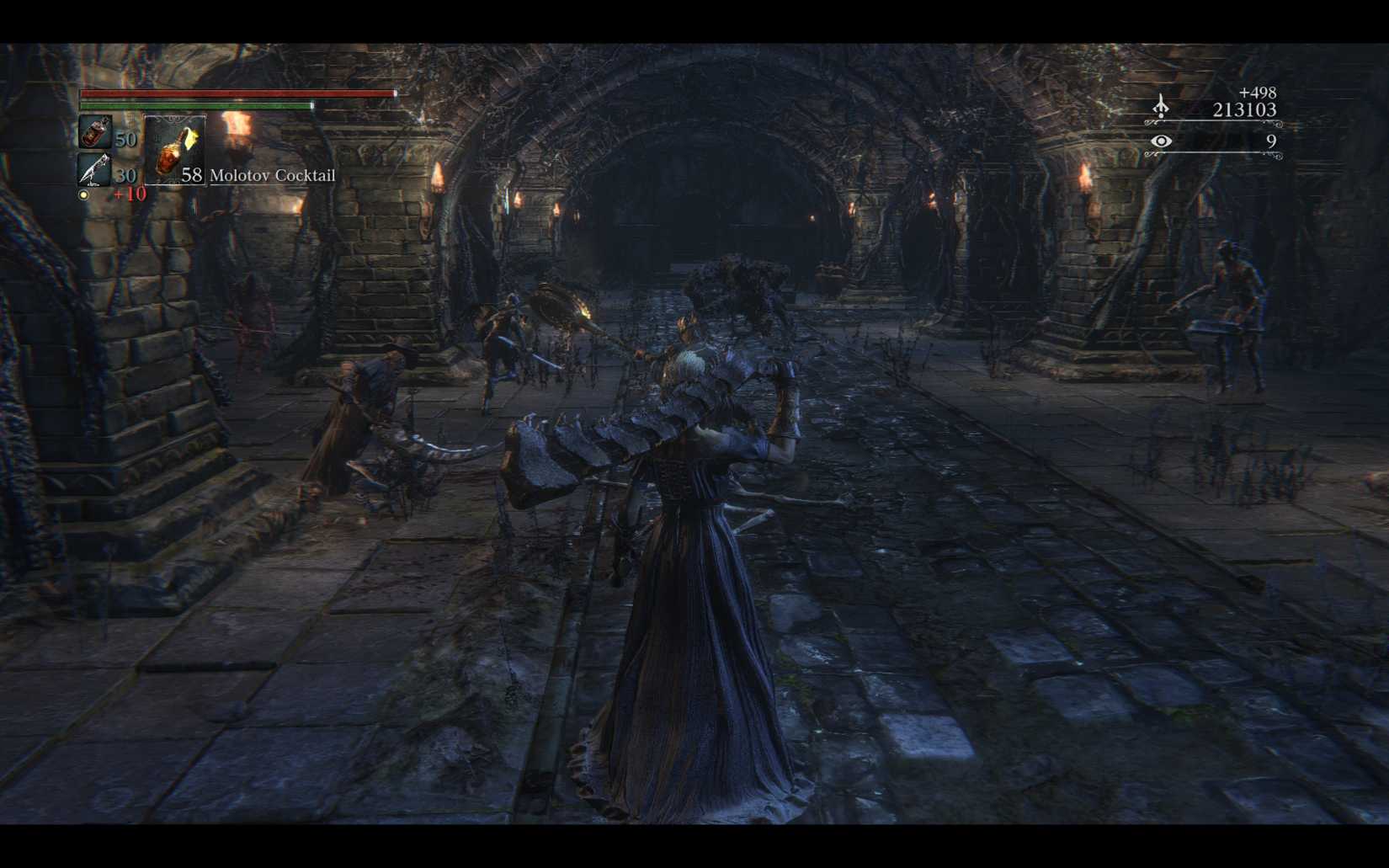Select the Molotov Cocktail item label
The height and width of the screenshot is (868, 1389).
coord(271,176)
